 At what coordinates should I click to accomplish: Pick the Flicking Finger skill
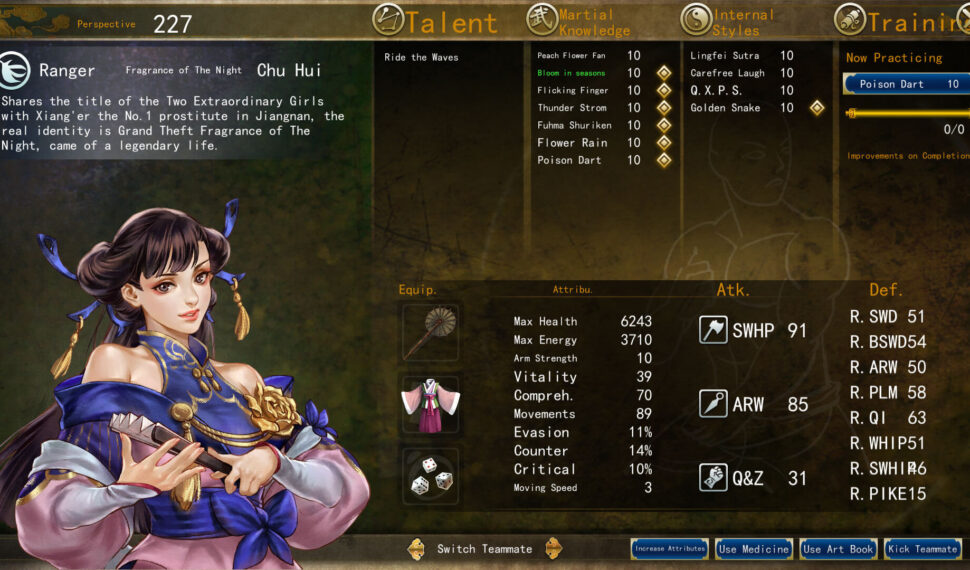571,90
